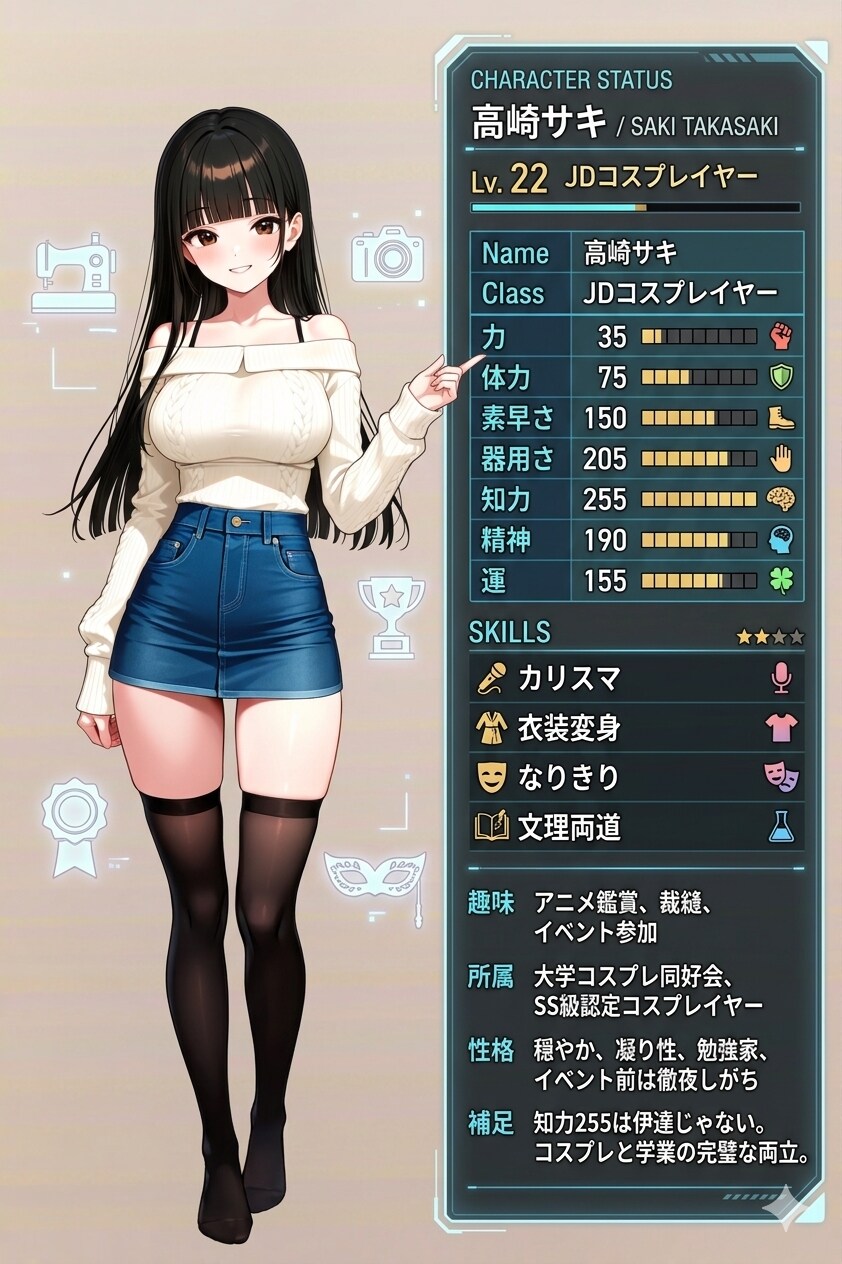Screen dimensions: 842x1264
Task: Select the カリスマ skill row
Action: coord(636,679)
